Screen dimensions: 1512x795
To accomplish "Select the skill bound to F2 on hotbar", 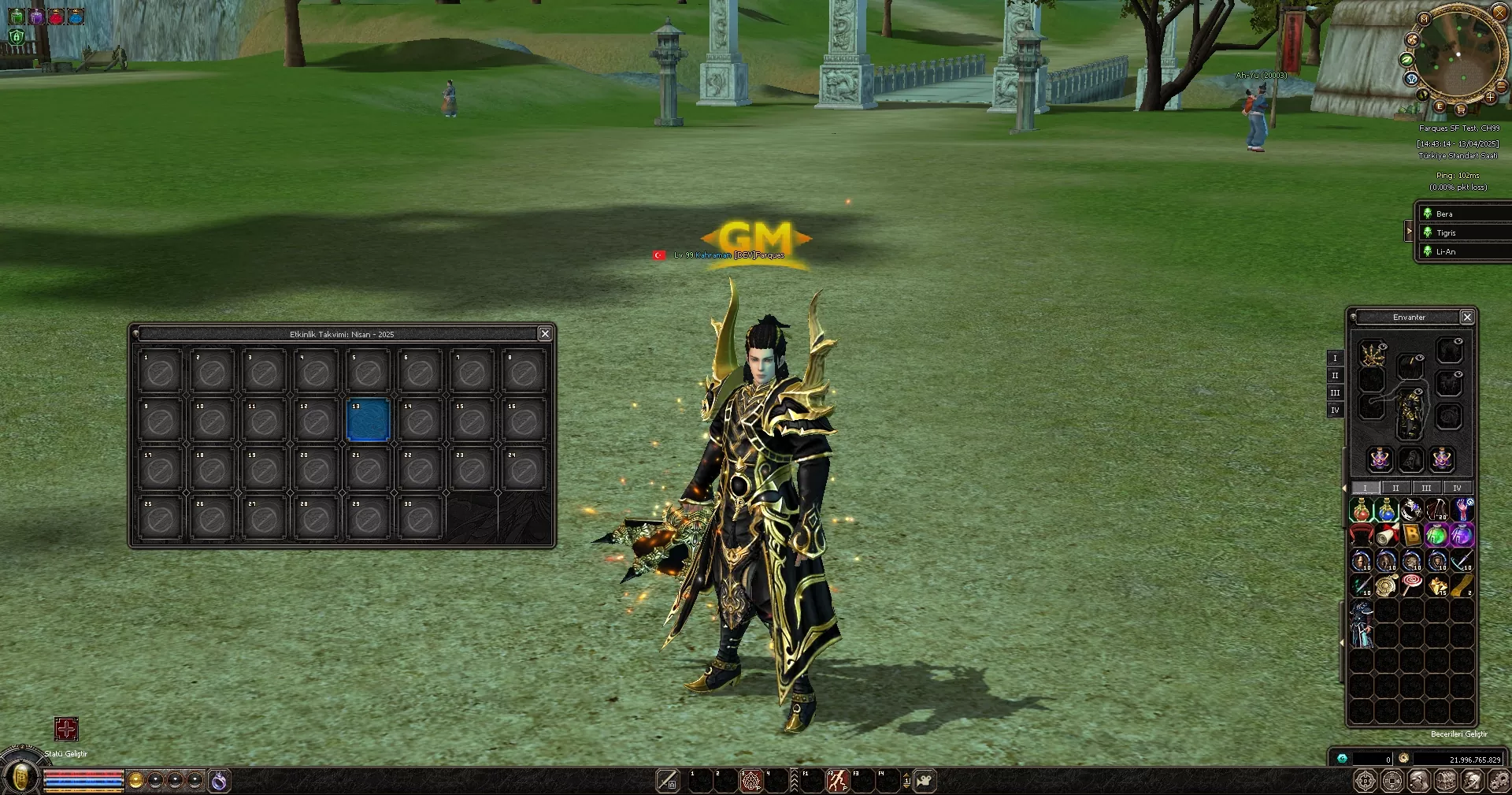I will pos(836,780).
